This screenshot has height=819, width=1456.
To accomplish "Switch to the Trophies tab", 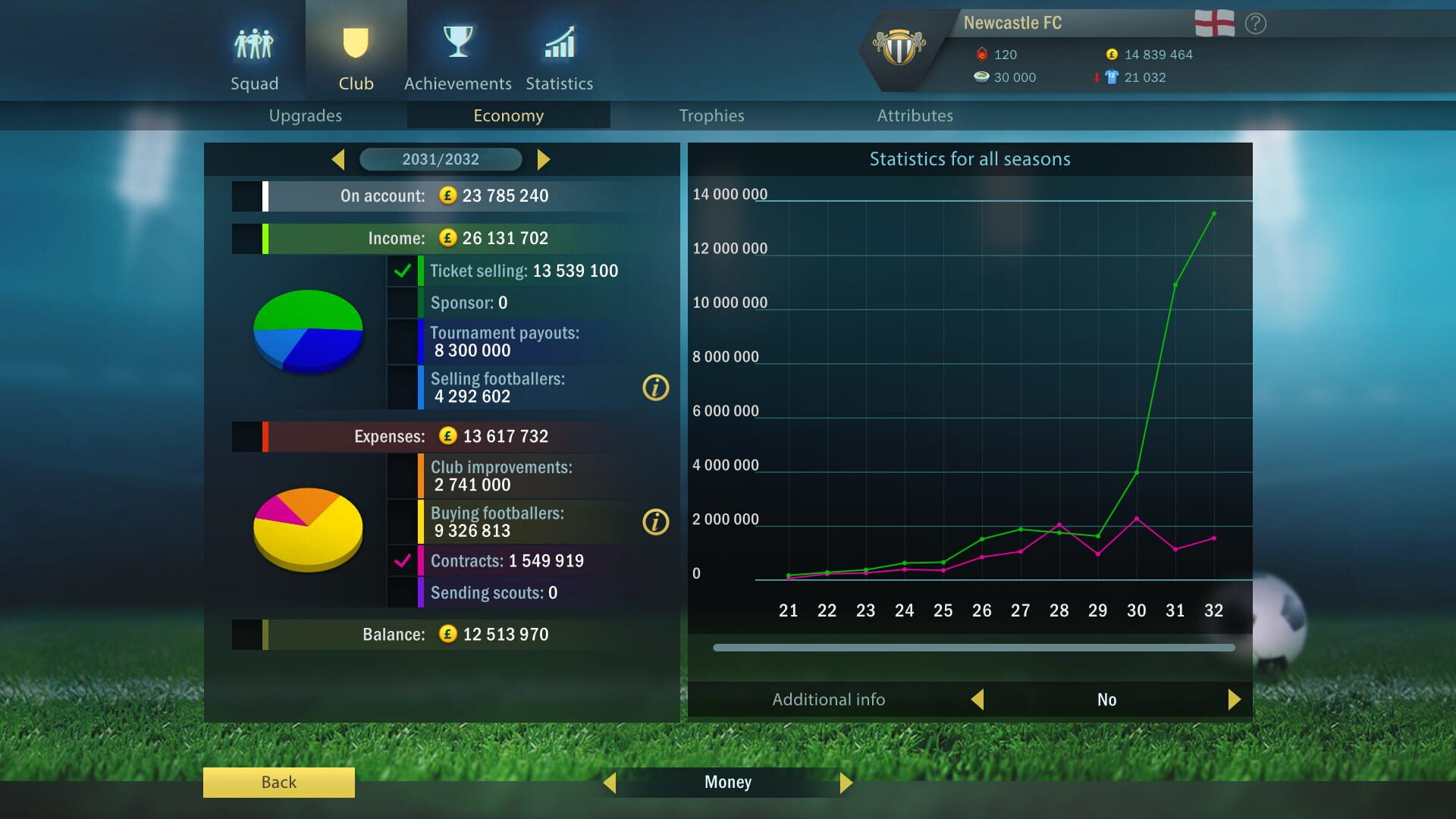I will click(x=711, y=115).
